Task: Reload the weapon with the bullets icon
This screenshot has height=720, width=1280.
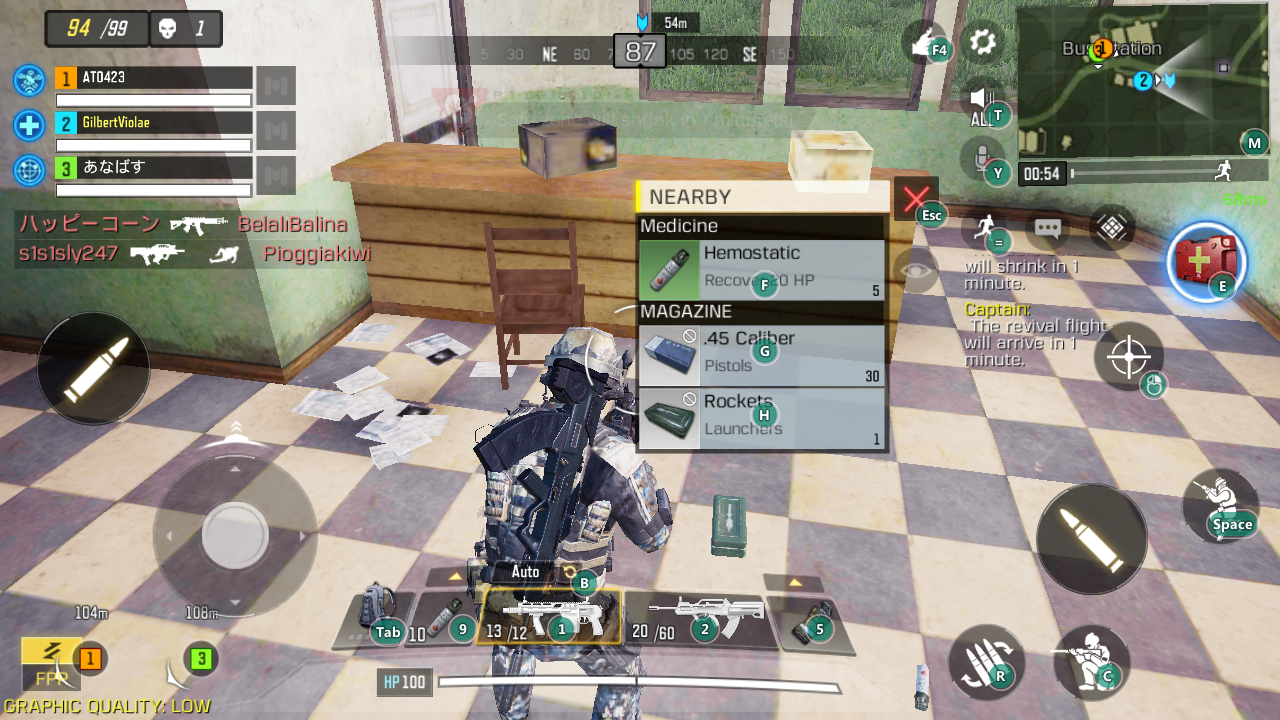Action: (x=985, y=661)
